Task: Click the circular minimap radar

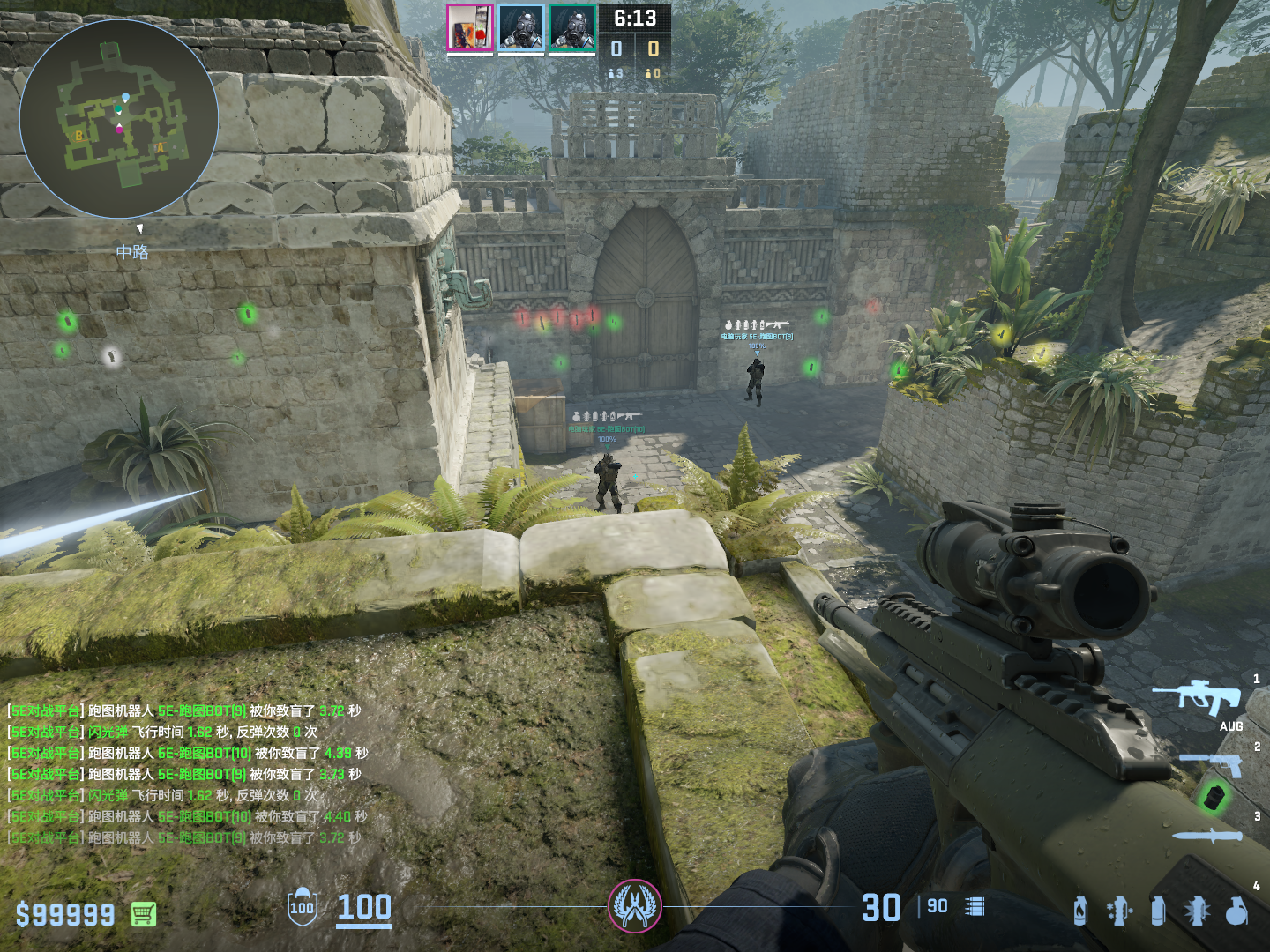Action: (118, 118)
